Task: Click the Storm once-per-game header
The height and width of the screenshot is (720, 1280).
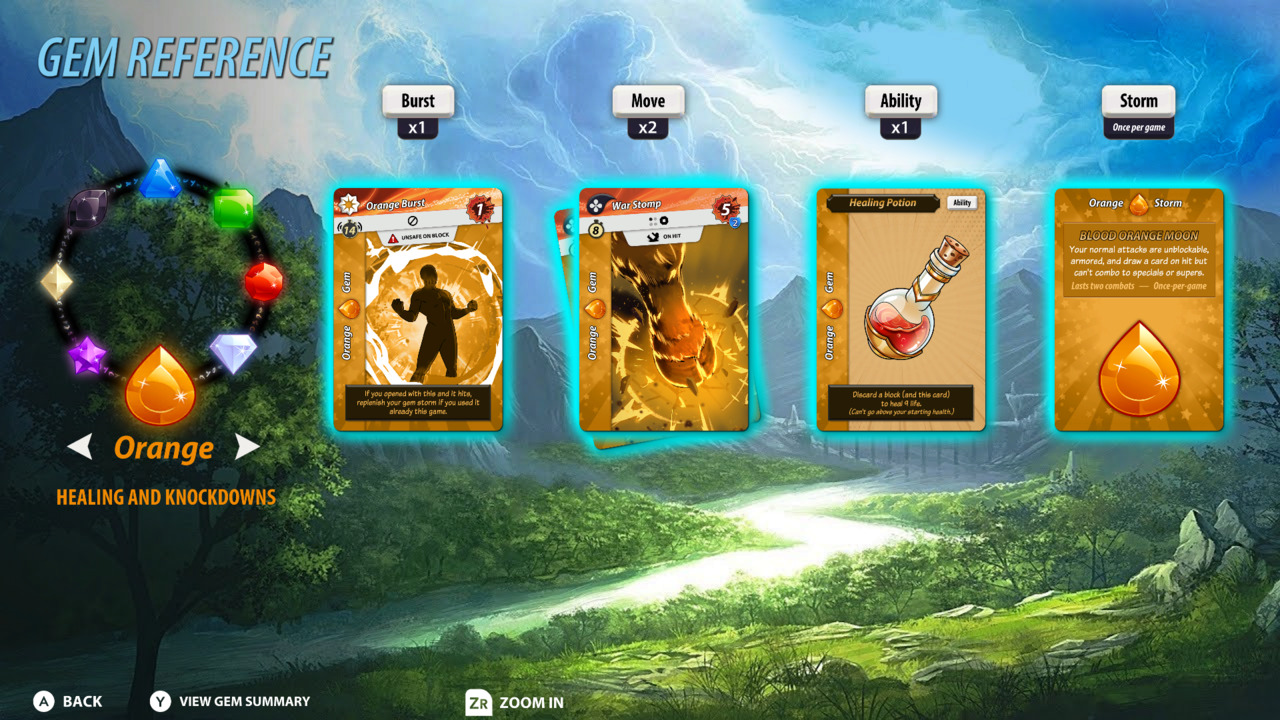Action: (1137, 109)
